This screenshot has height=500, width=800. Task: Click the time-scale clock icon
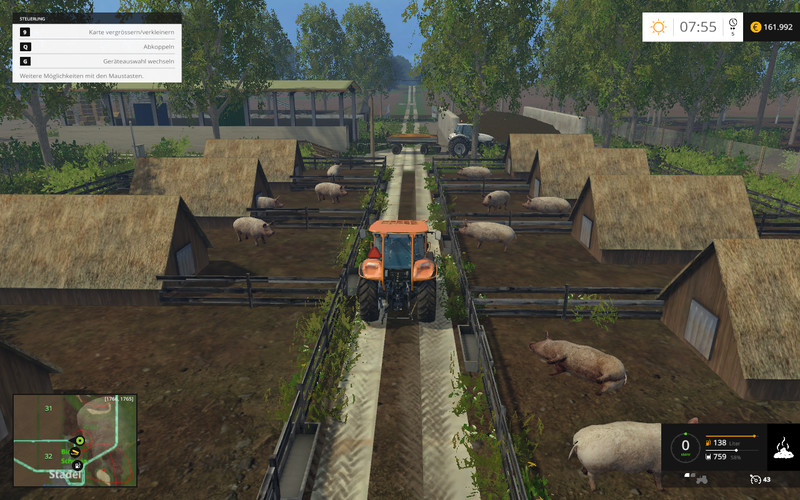pyautogui.click(x=733, y=24)
